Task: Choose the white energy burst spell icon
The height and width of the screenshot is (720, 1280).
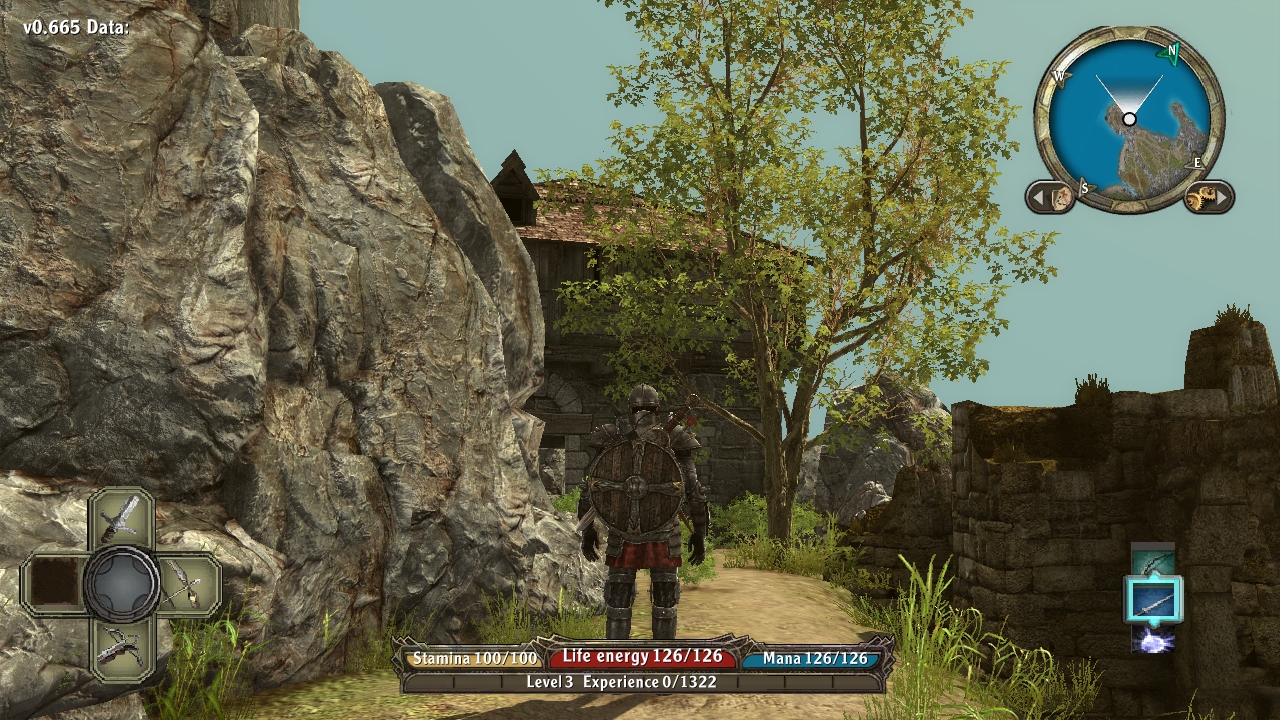Action: (1153, 641)
